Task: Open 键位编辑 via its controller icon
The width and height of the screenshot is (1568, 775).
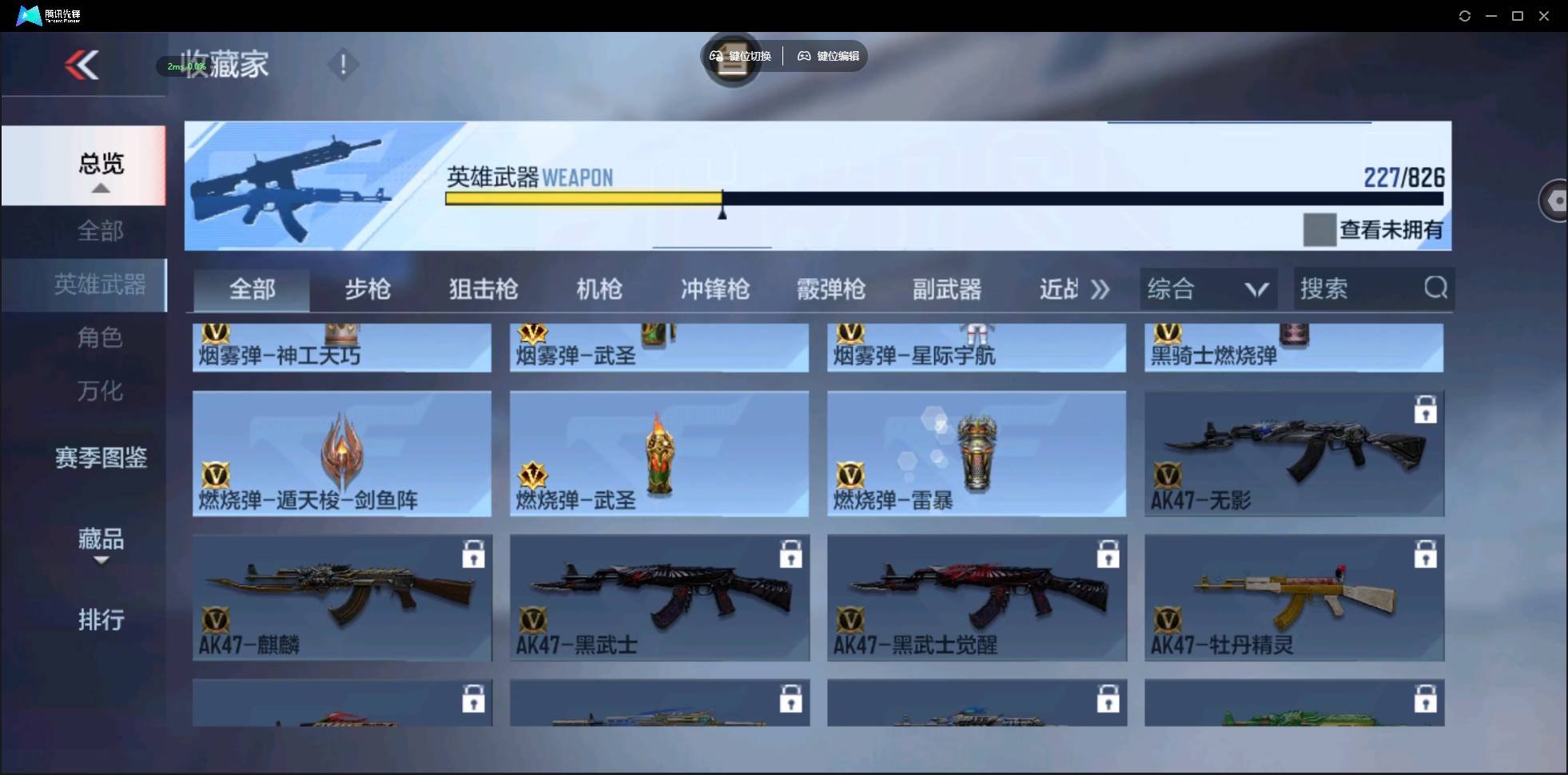Action: point(804,56)
